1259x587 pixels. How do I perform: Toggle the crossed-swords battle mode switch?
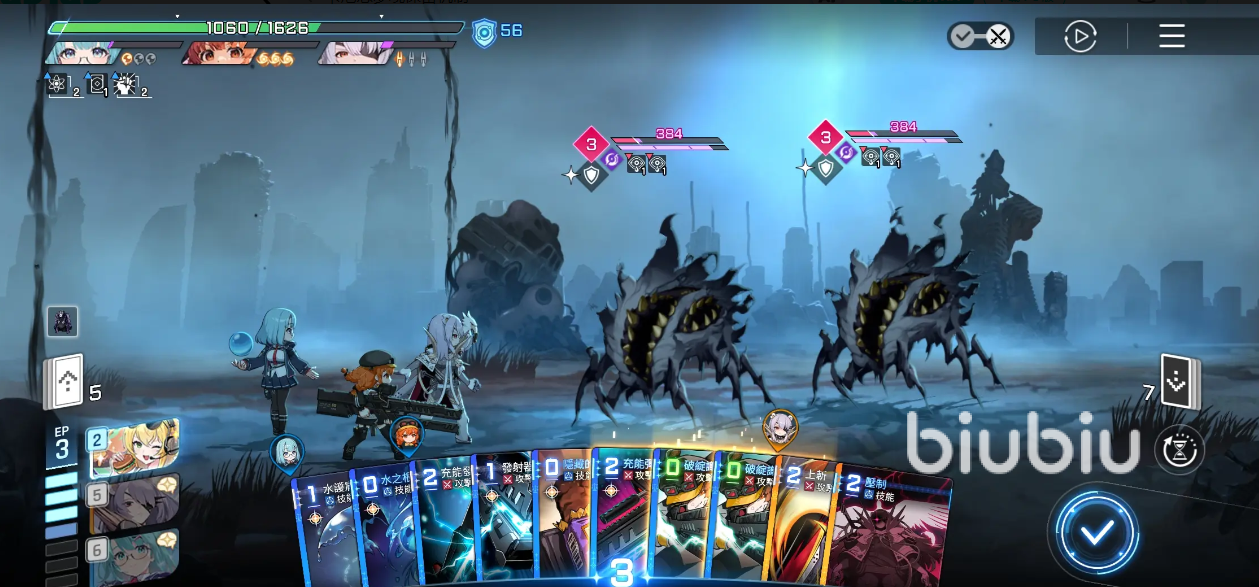click(980, 37)
